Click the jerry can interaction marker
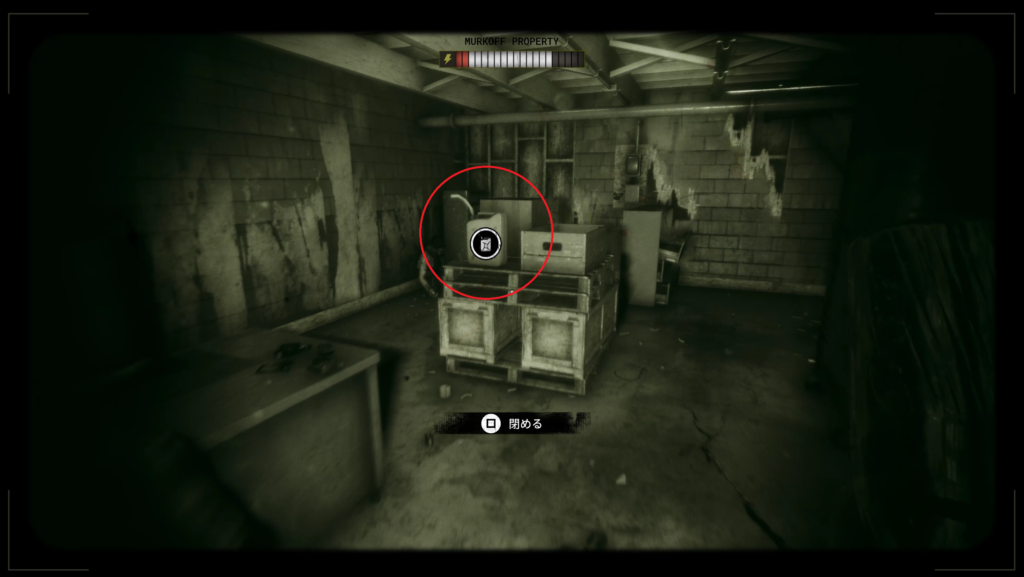 point(484,244)
